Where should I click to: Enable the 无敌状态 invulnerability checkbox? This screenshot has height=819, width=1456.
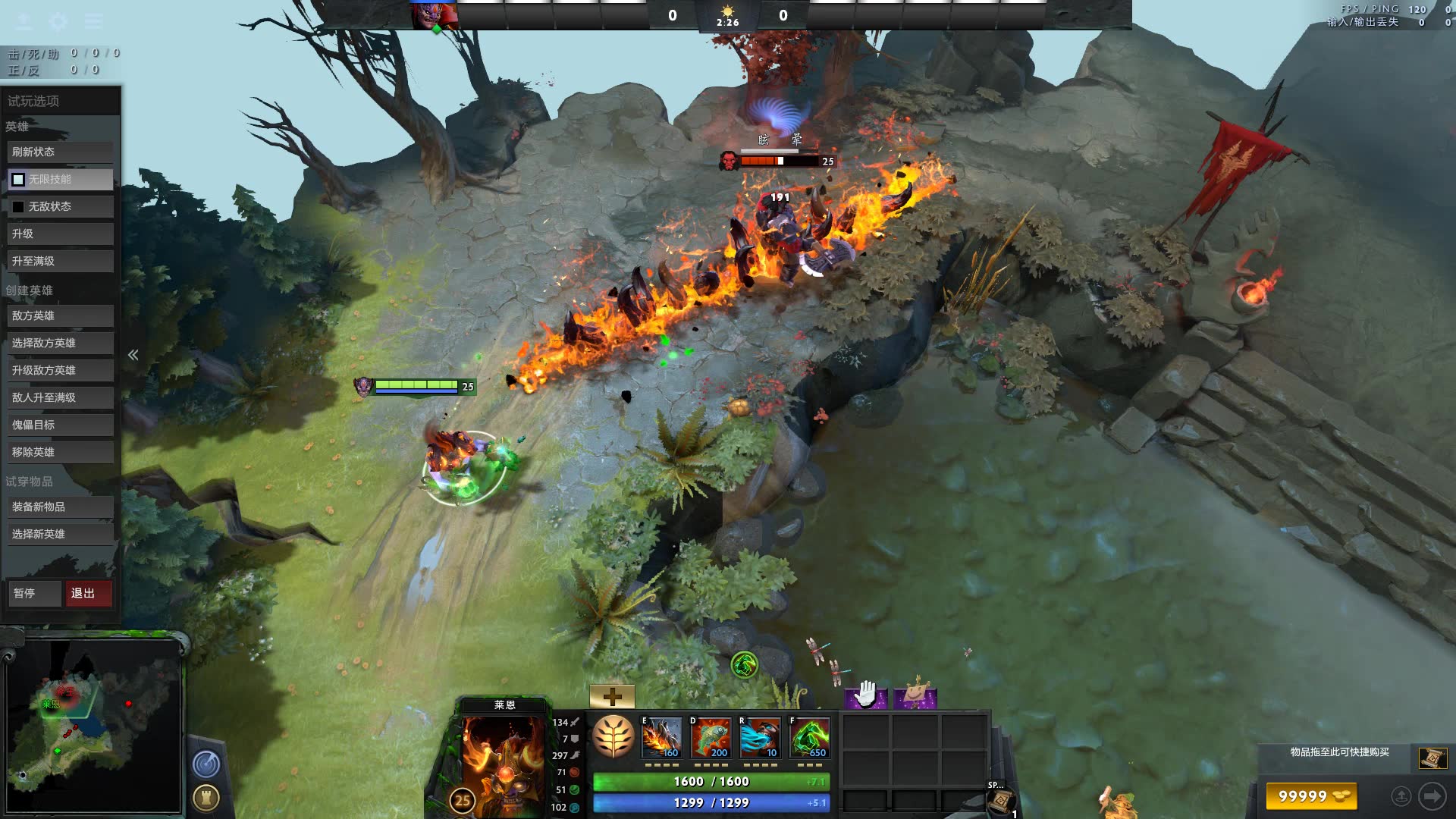[x=18, y=206]
